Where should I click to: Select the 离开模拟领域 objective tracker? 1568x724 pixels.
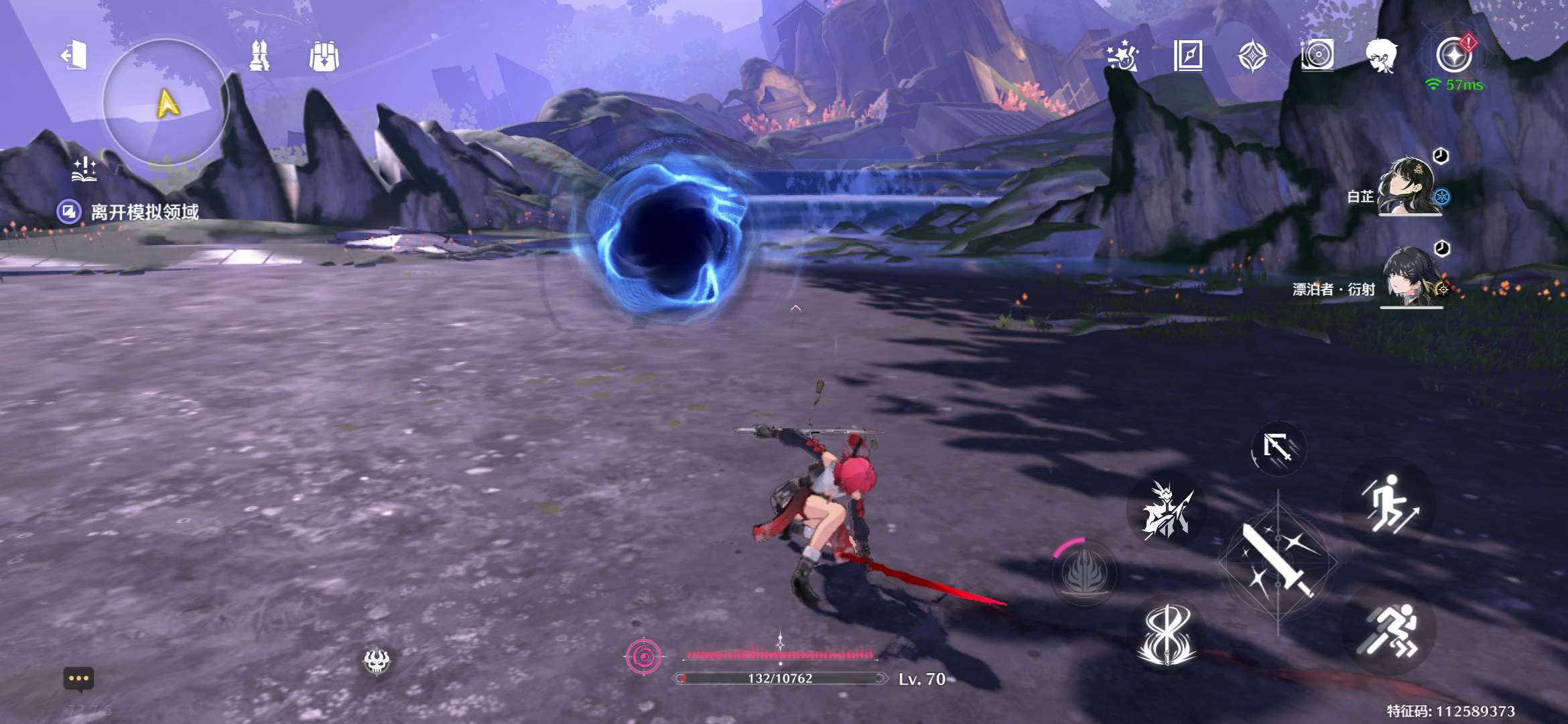pos(144,213)
